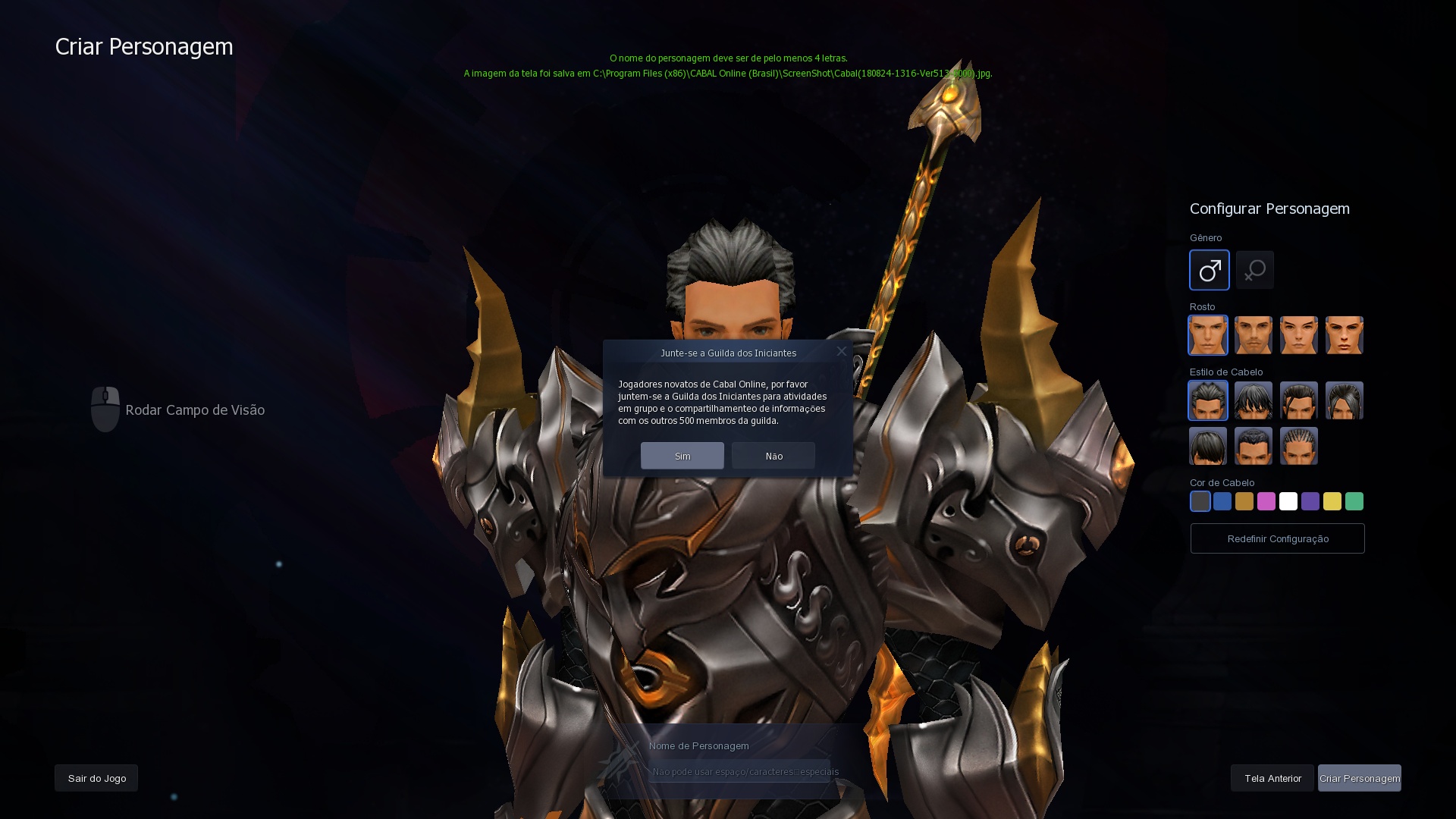This screenshot has width=1456, height=819.
Task: Select the male gender icon
Action: pyautogui.click(x=1210, y=270)
